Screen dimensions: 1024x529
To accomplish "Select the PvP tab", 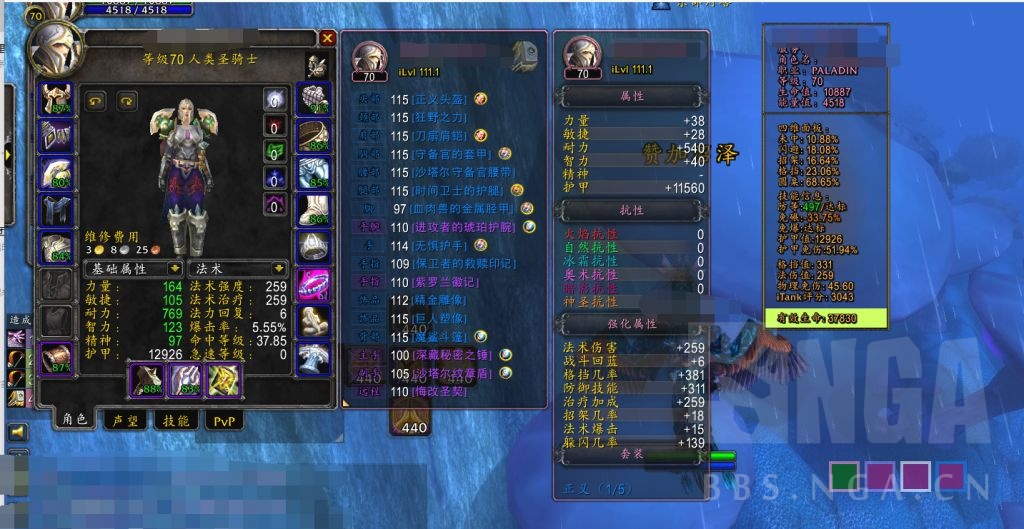I will (223, 421).
